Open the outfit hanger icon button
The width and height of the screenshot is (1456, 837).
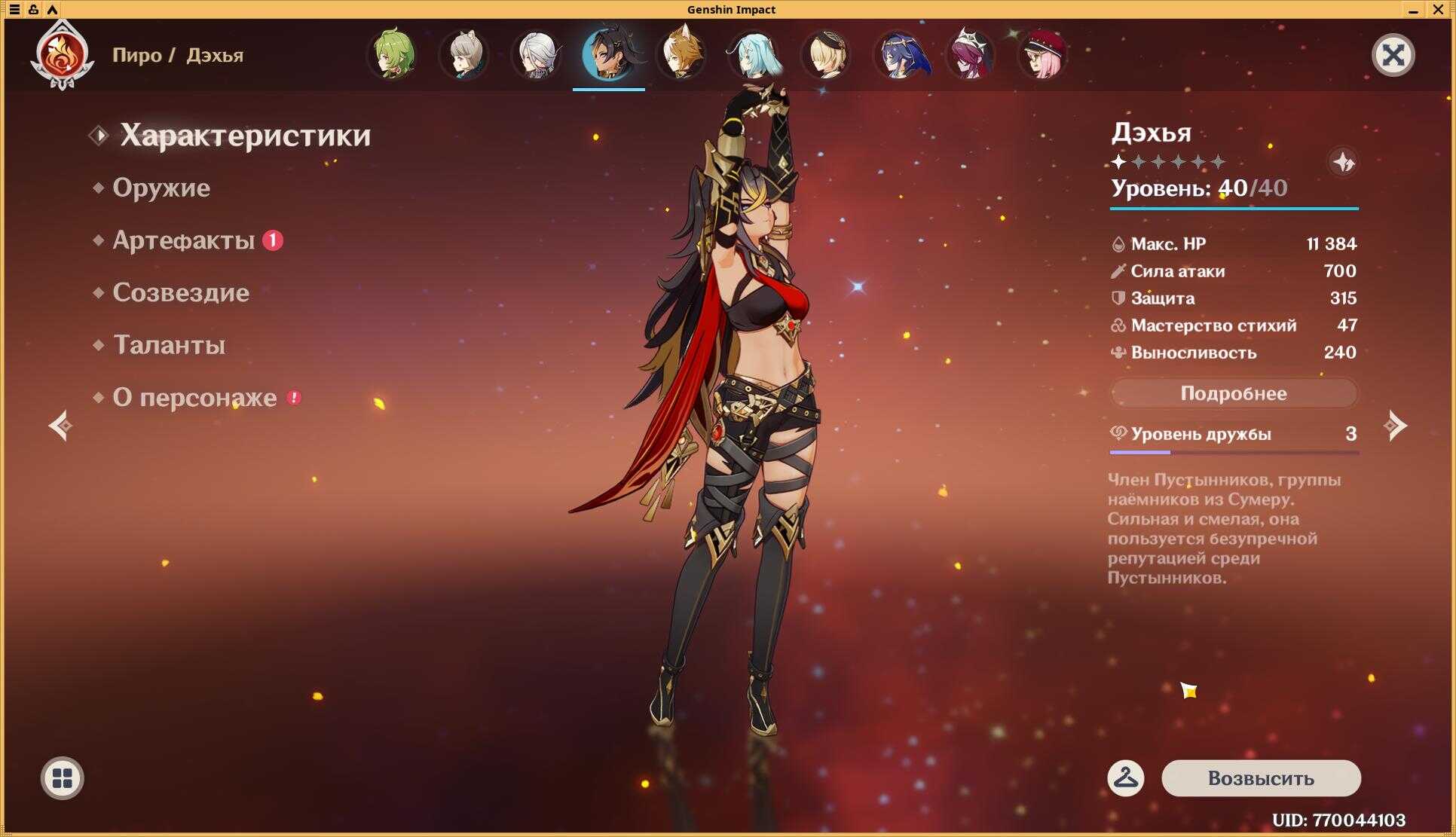(x=1125, y=778)
